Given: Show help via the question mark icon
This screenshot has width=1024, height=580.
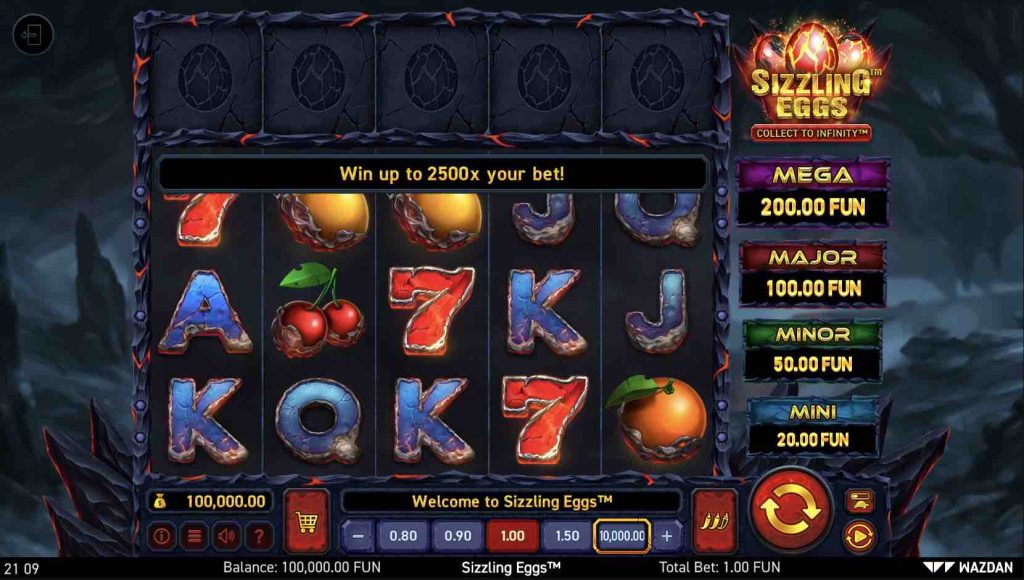Looking at the screenshot, I should click(x=260, y=535).
